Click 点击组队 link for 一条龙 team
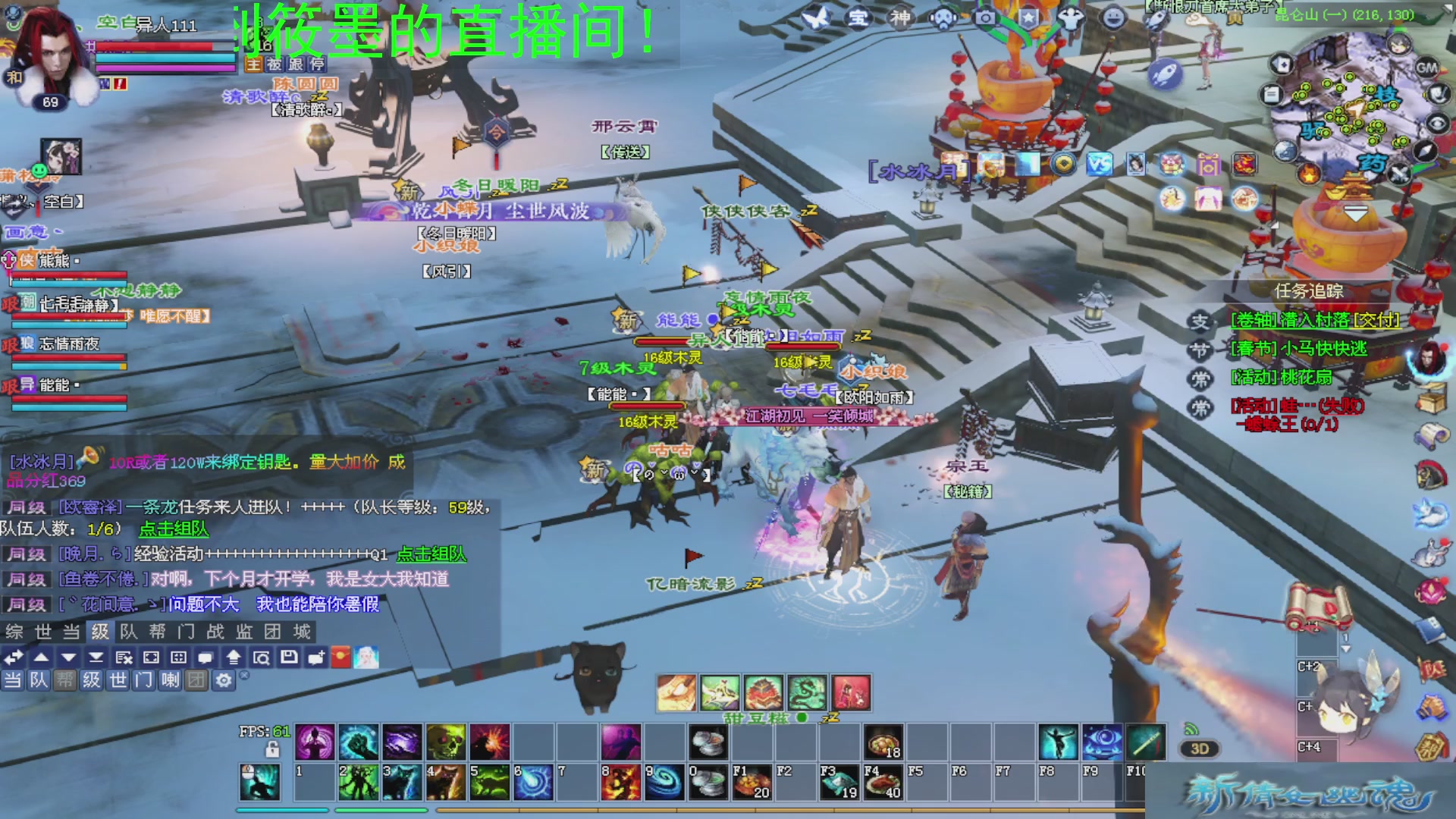Image resolution: width=1456 pixels, height=819 pixels. [x=174, y=529]
